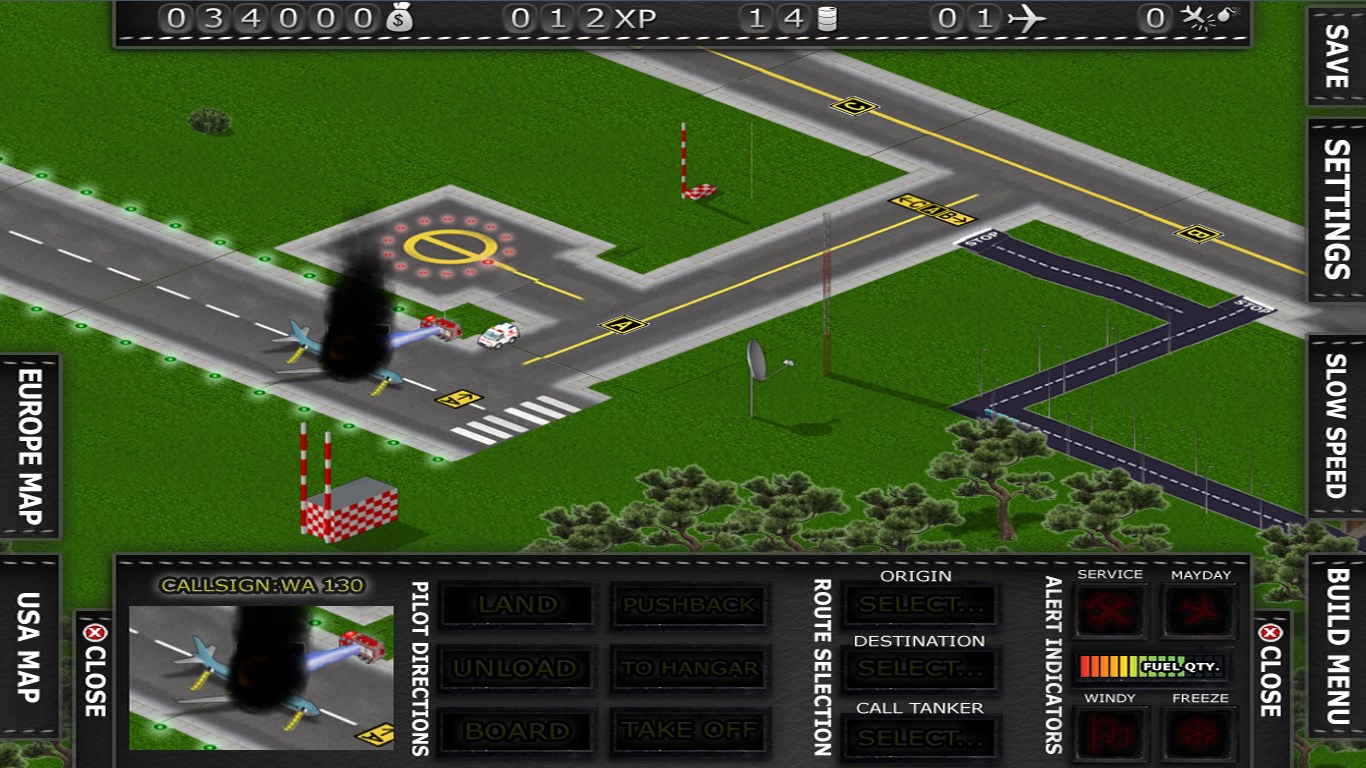This screenshot has height=768, width=1366.
Task: Give the Land pilot direction
Action: (517, 605)
